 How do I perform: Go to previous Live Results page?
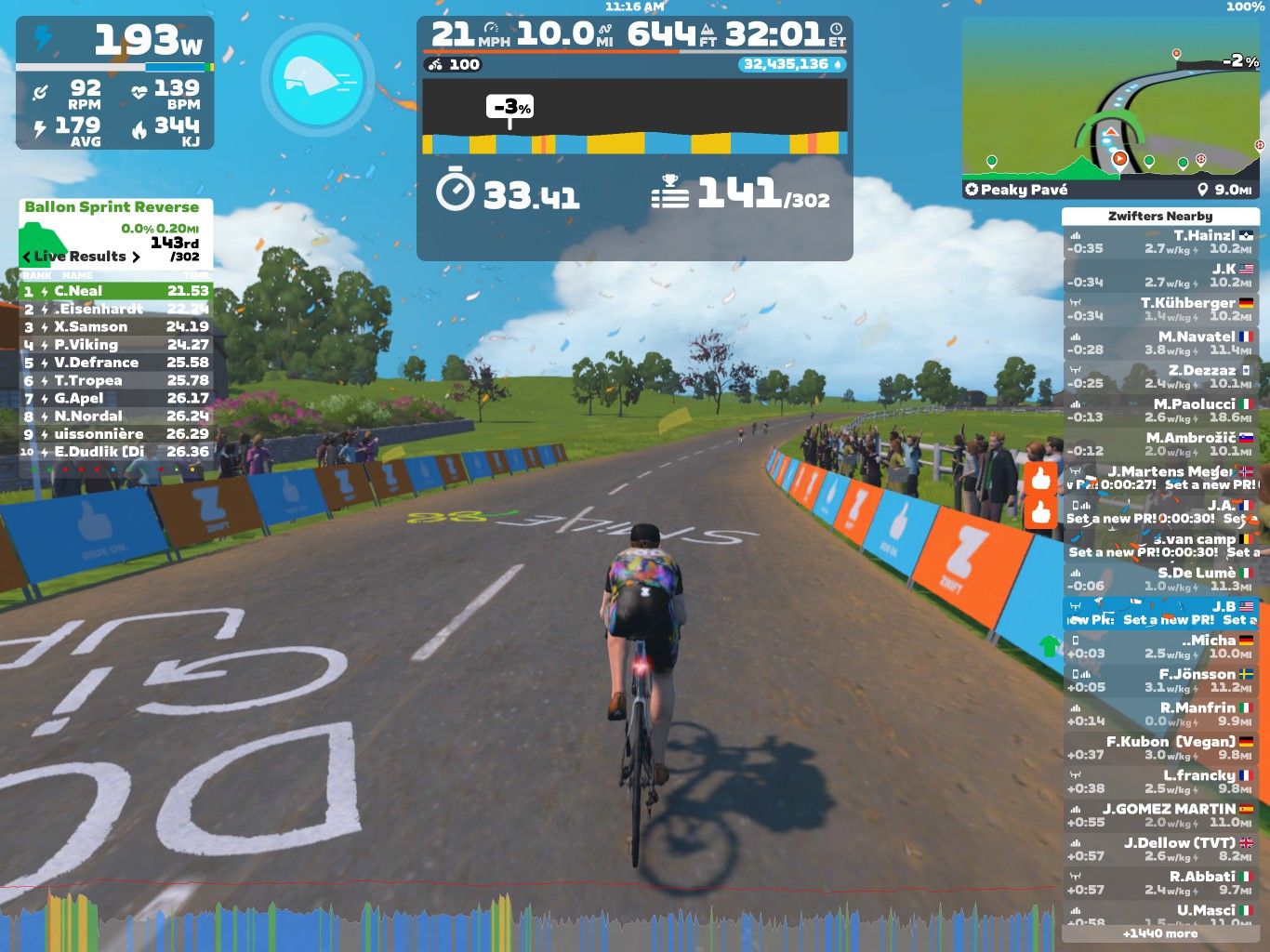point(27,258)
